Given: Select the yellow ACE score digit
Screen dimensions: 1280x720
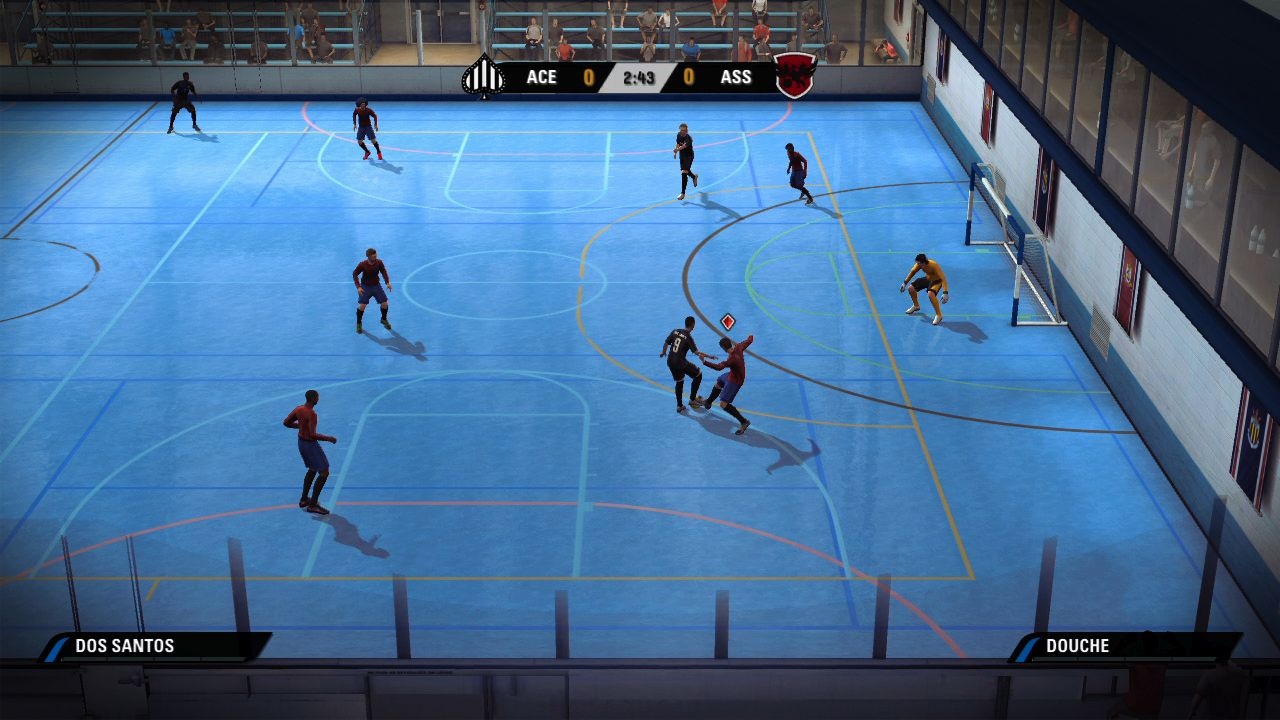Looking at the screenshot, I should [589, 77].
